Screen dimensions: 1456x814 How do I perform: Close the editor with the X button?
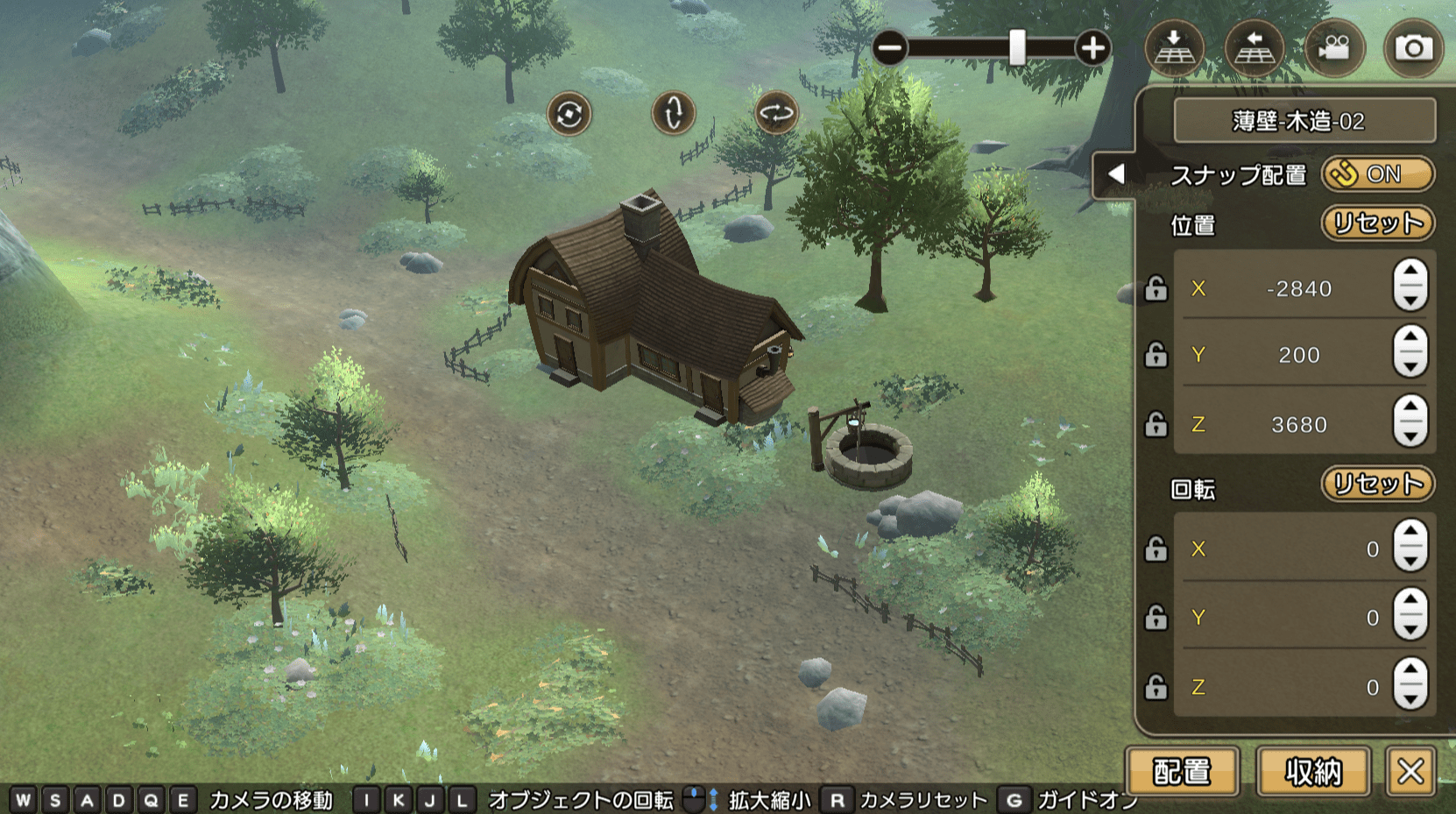(x=1410, y=771)
